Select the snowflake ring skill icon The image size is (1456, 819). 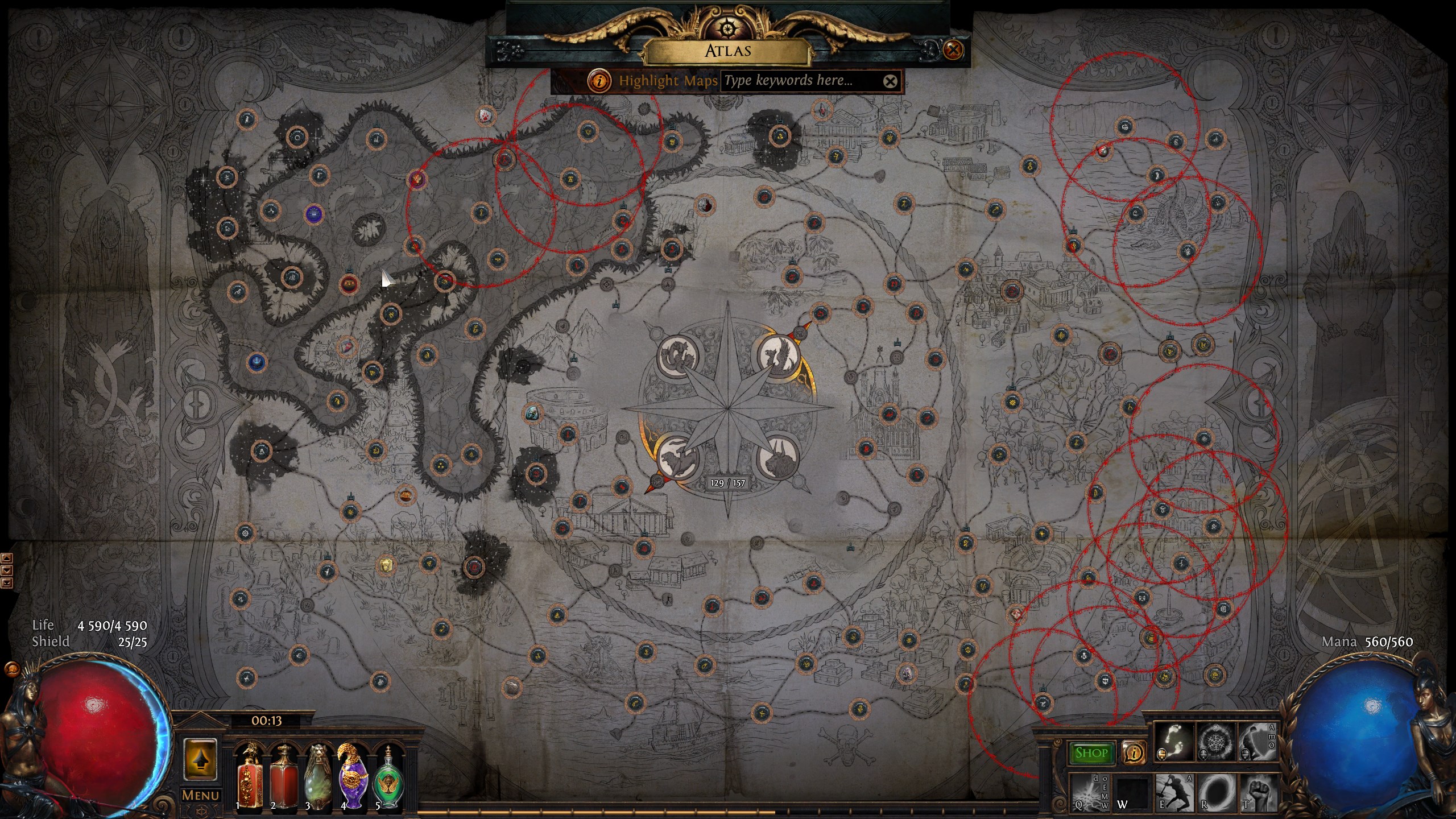point(1216,742)
